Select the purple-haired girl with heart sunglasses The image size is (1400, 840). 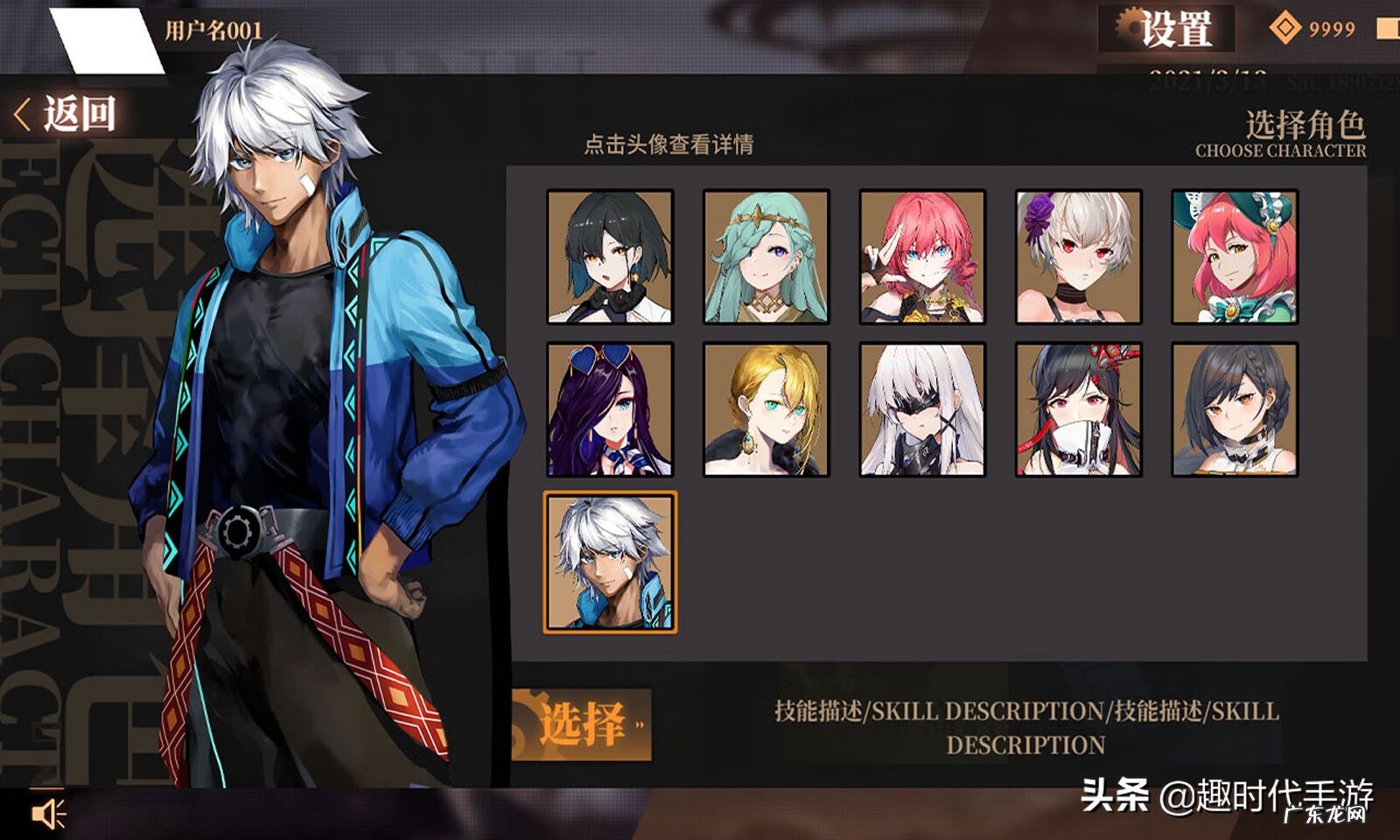tap(610, 409)
